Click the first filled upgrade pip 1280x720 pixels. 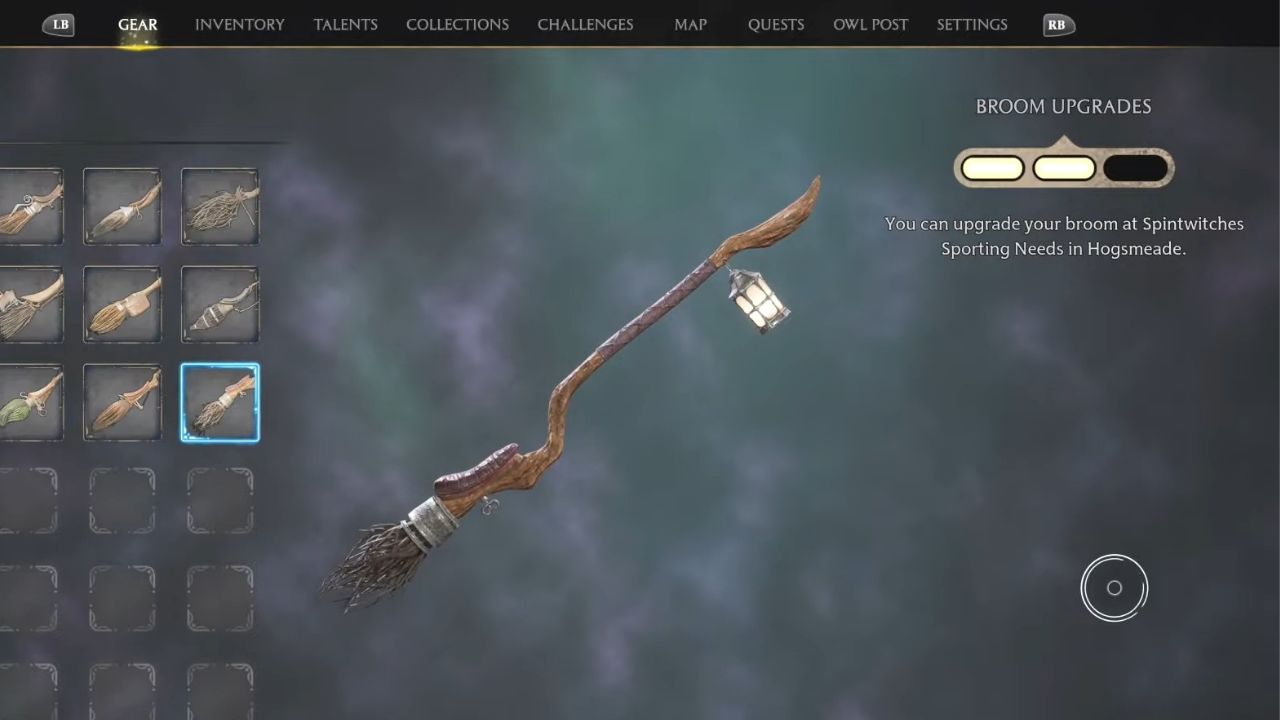pyautogui.click(x=991, y=167)
